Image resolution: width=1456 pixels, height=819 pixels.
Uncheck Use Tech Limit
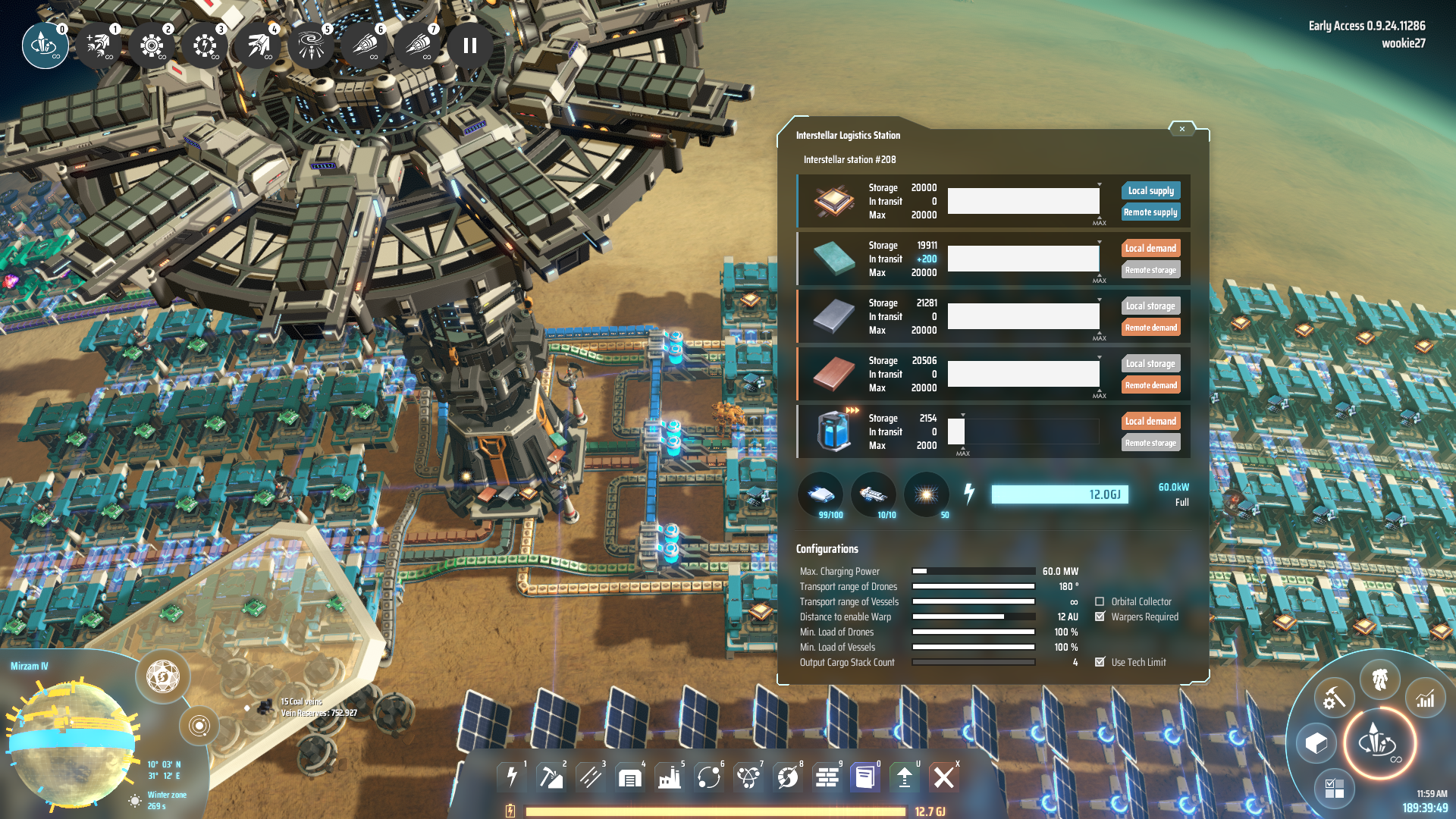1101,661
